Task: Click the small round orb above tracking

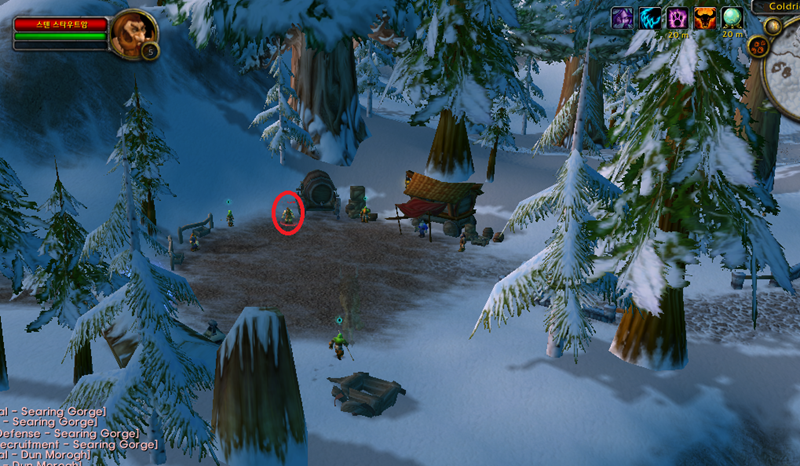Action: pos(773,27)
